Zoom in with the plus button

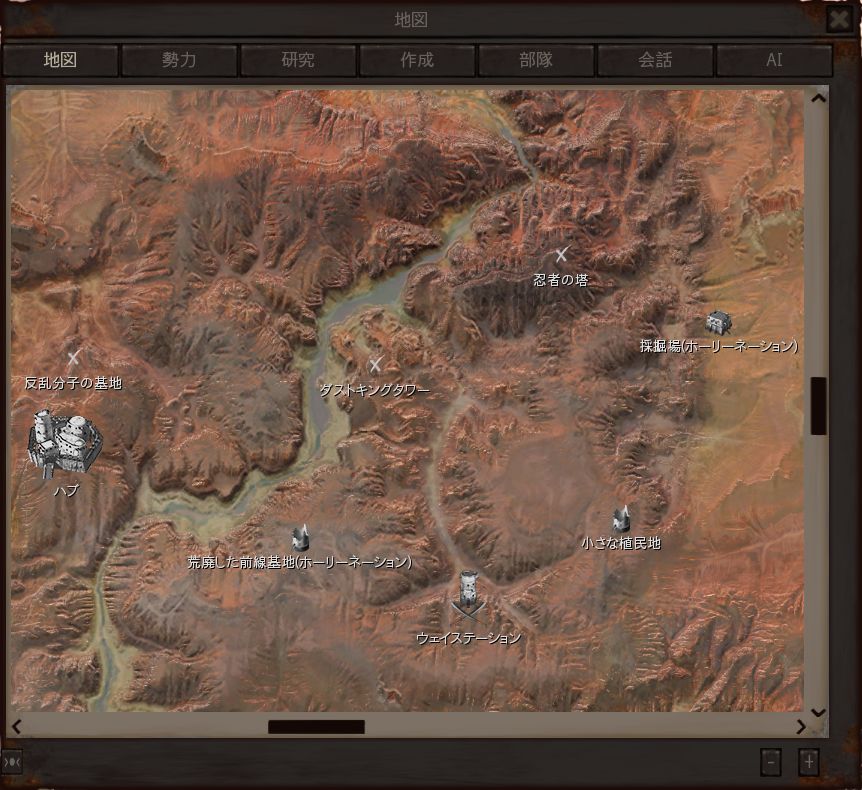coord(809,762)
